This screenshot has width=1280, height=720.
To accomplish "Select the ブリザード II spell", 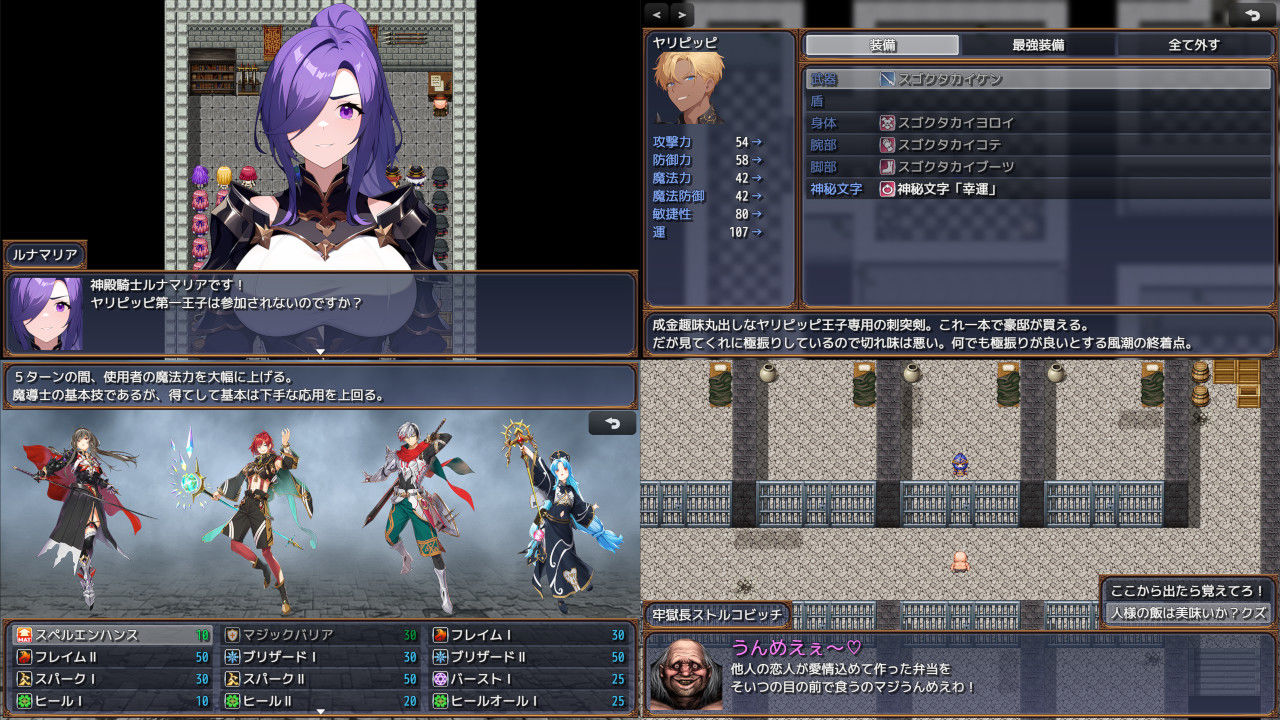I will point(529,657).
